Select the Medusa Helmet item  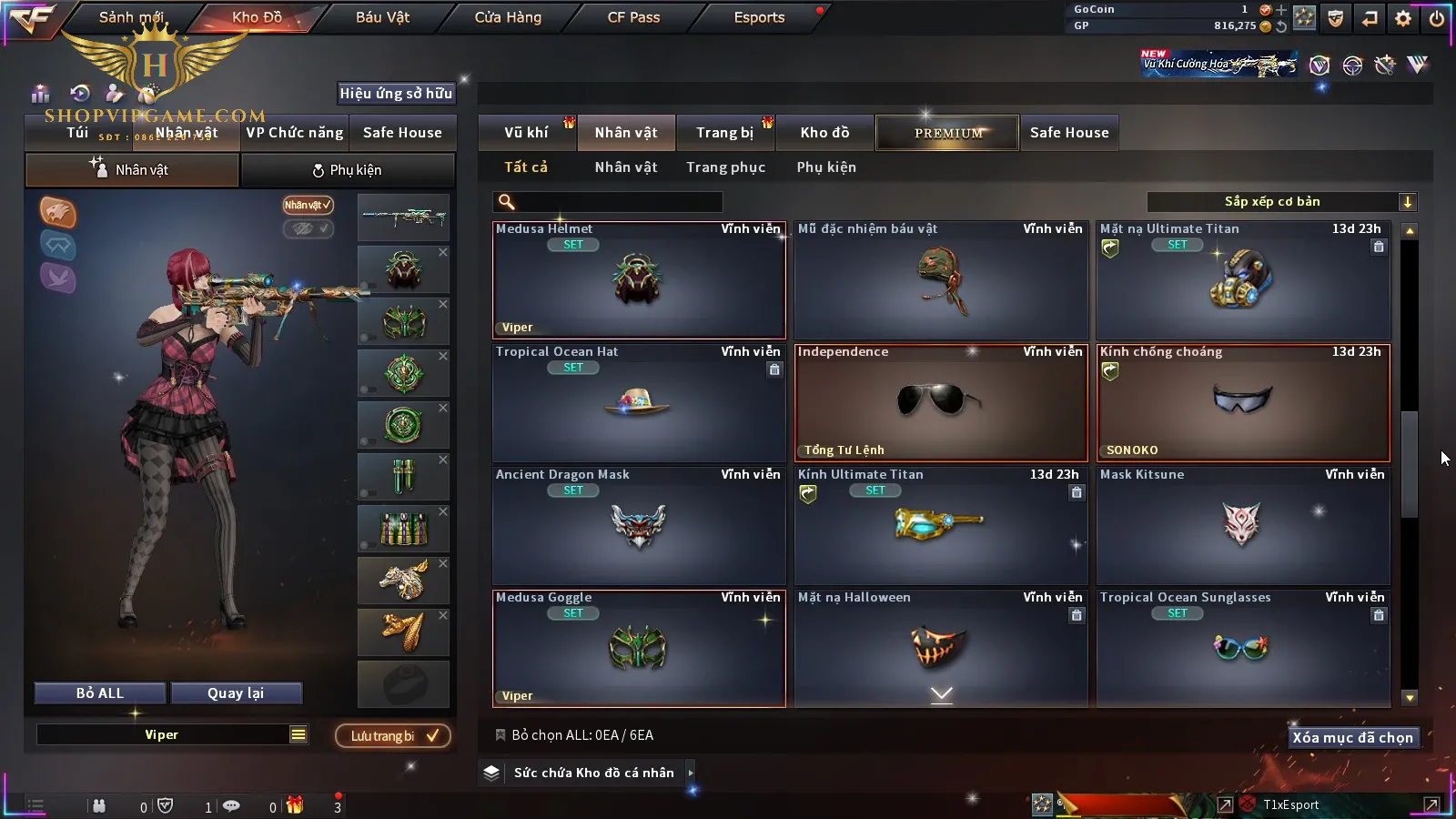(639, 280)
